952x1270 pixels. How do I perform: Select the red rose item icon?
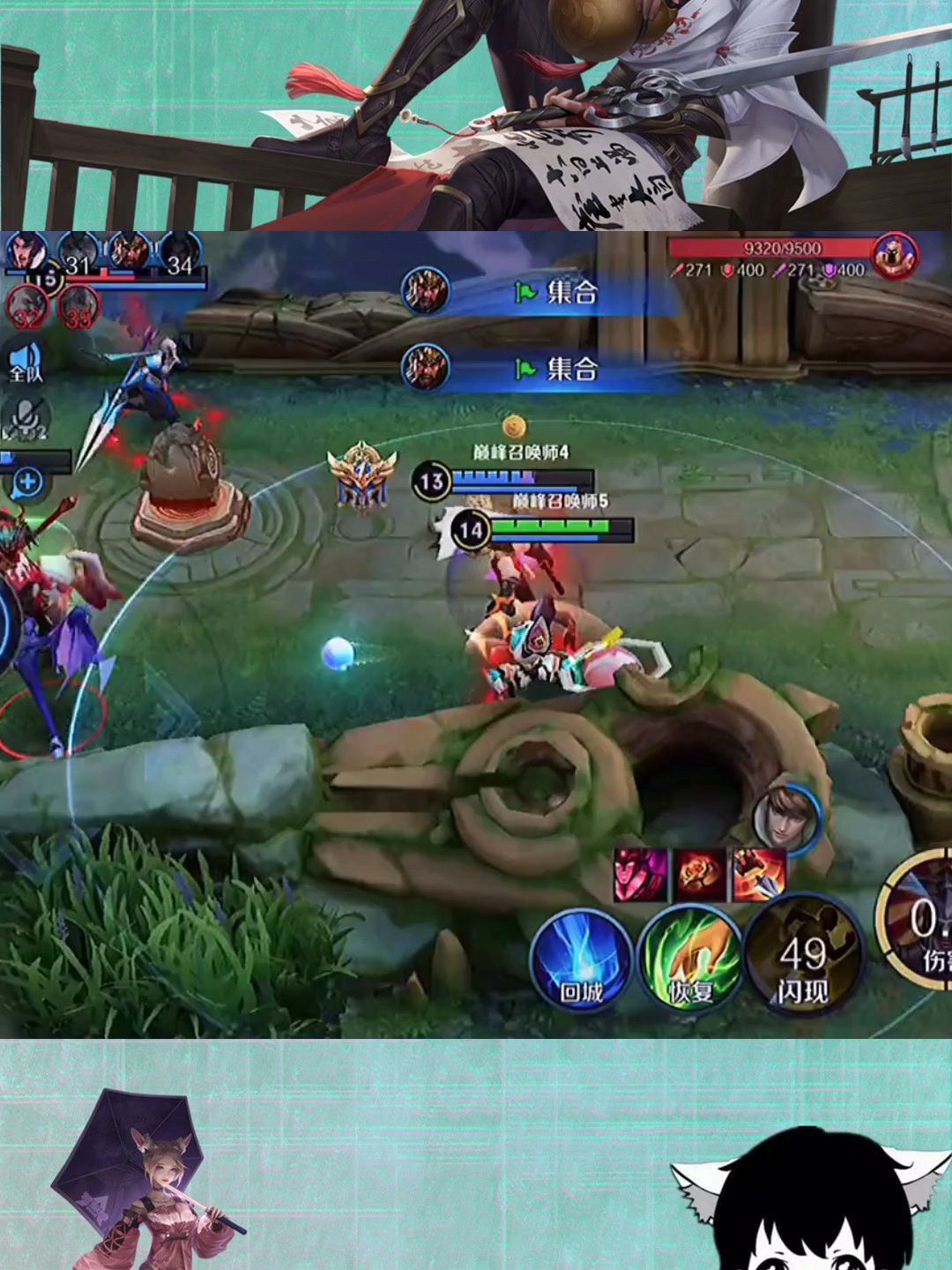pos(701,875)
